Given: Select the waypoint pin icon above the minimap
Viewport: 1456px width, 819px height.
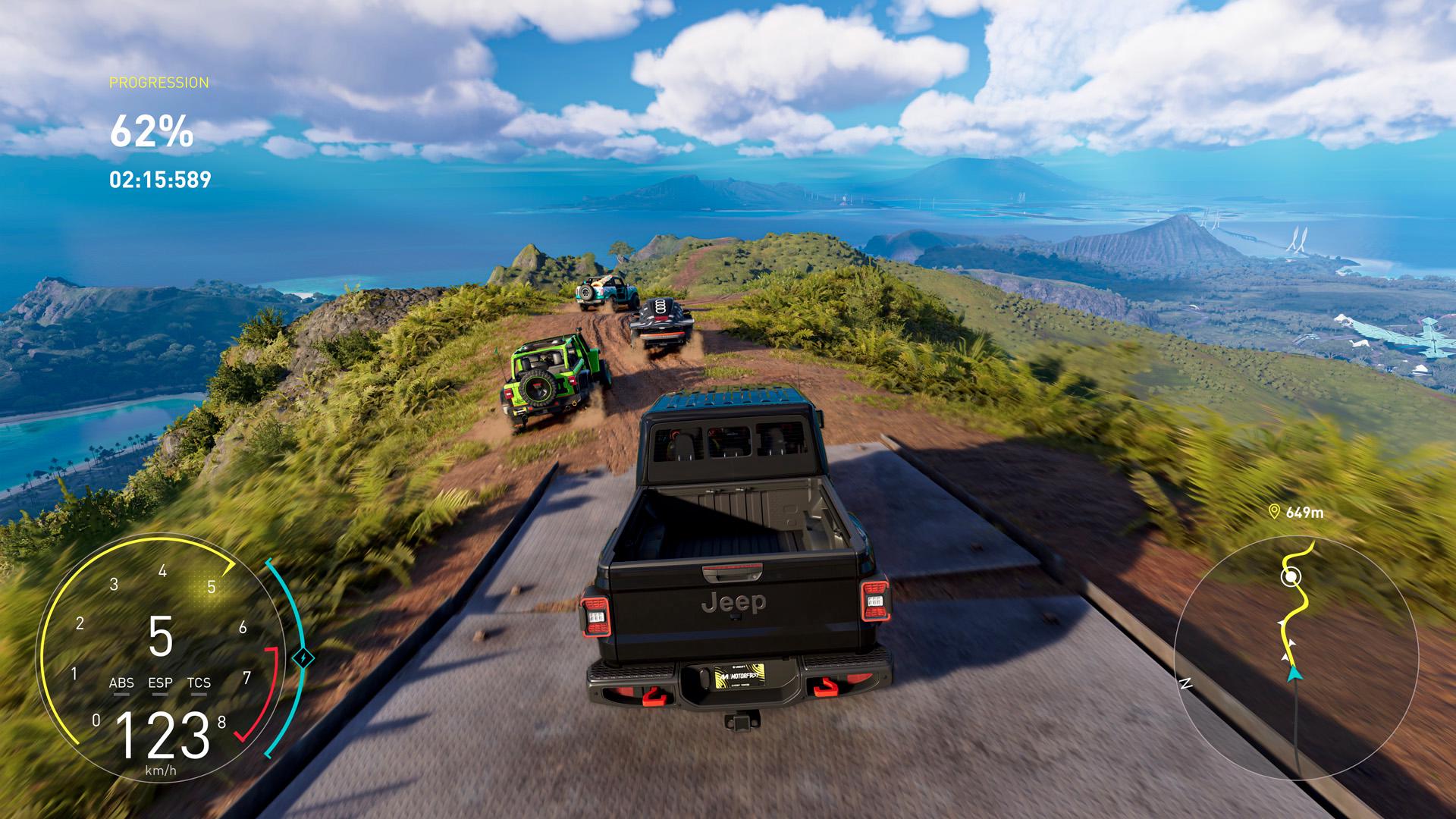Looking at the screenshot, I should (1275, 512).
